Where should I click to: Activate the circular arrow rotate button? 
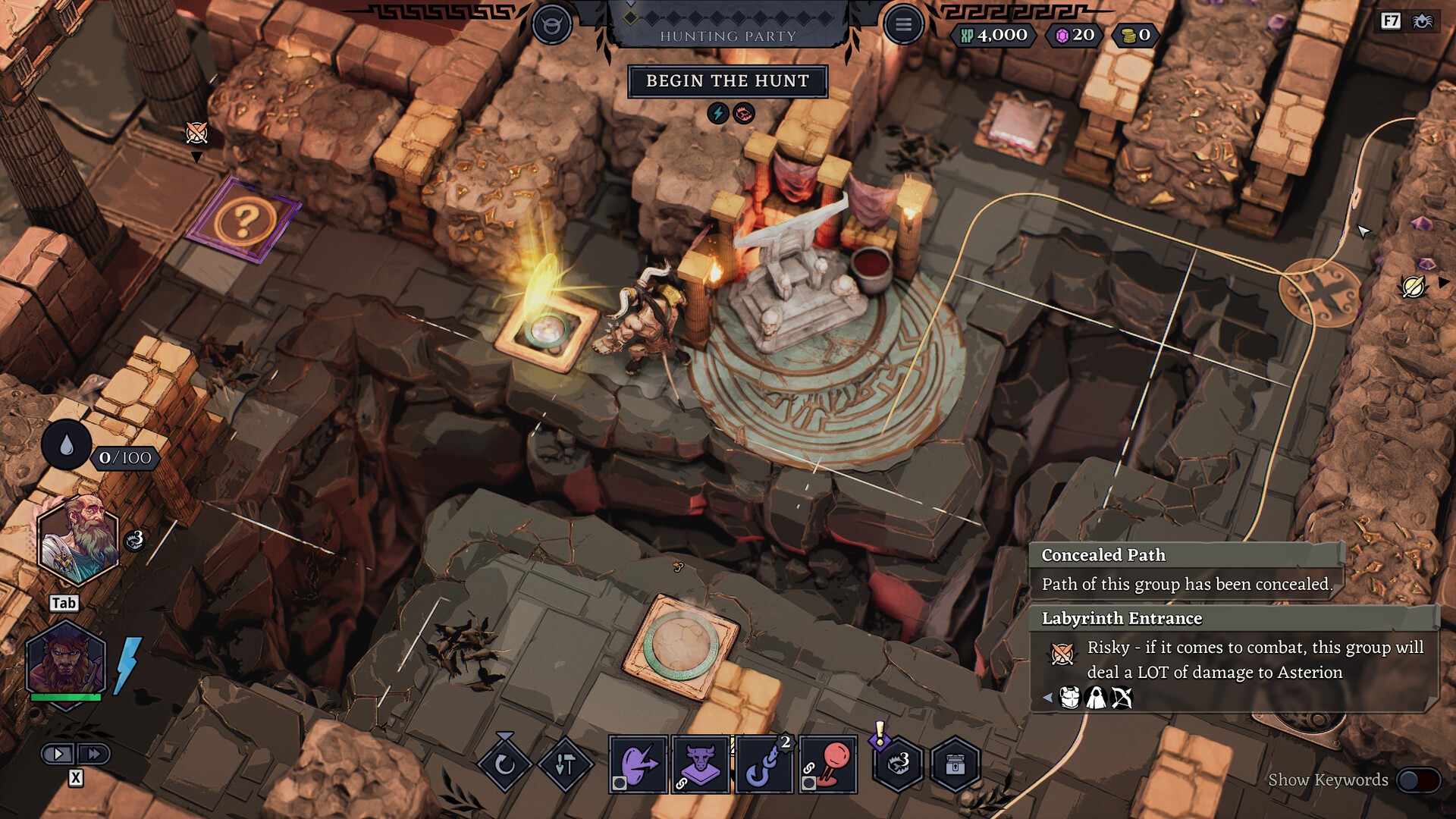coord(504,764)
